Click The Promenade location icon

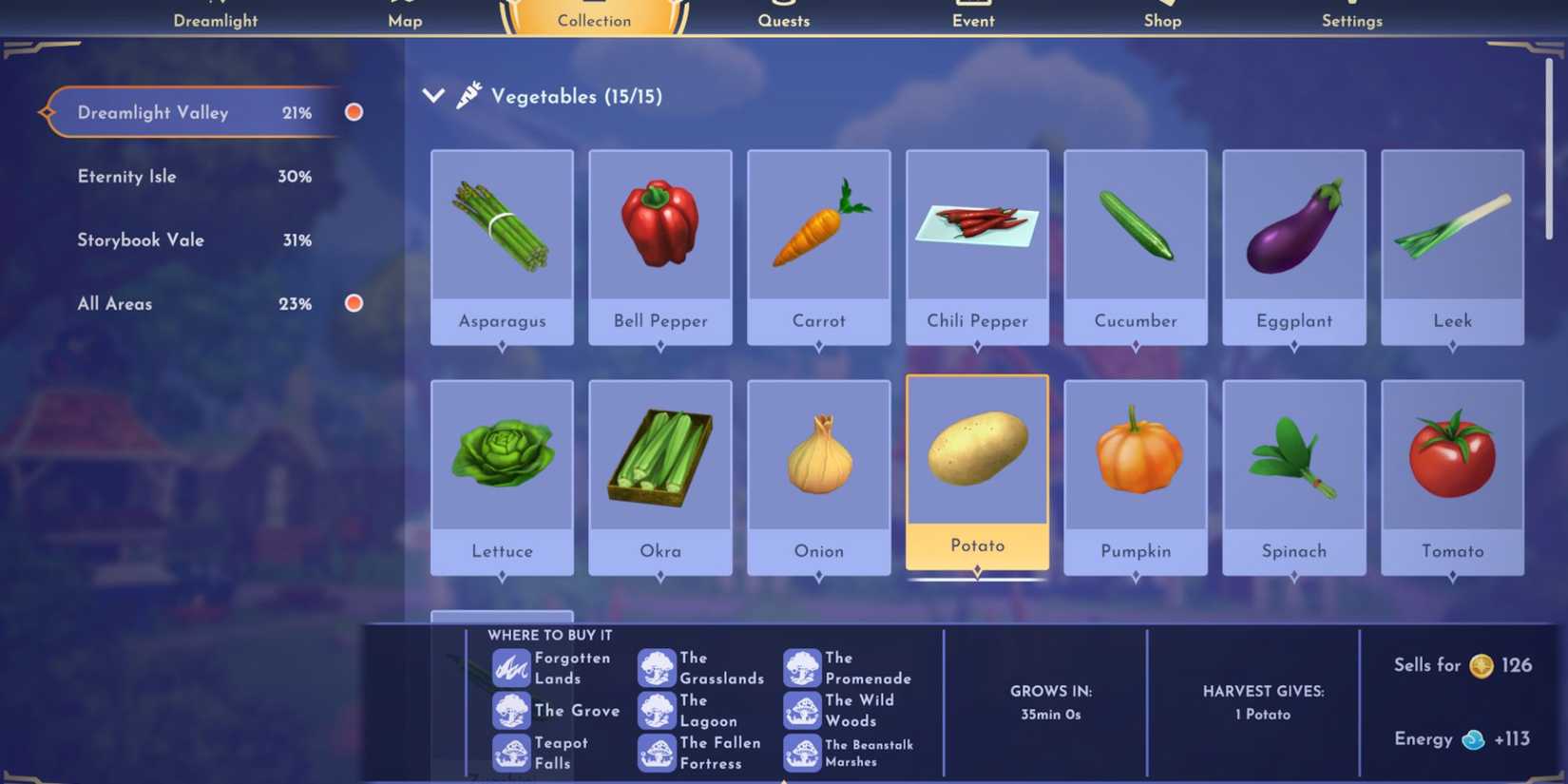point(803,668)
